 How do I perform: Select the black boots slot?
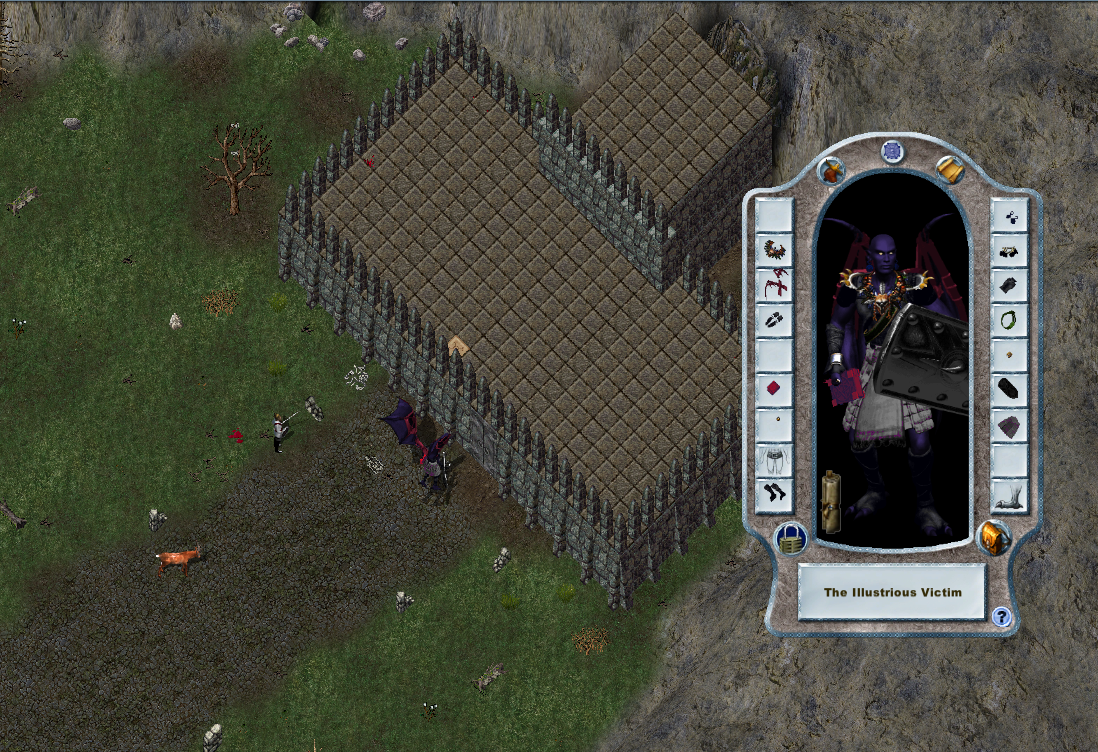[x=774, y=493]
